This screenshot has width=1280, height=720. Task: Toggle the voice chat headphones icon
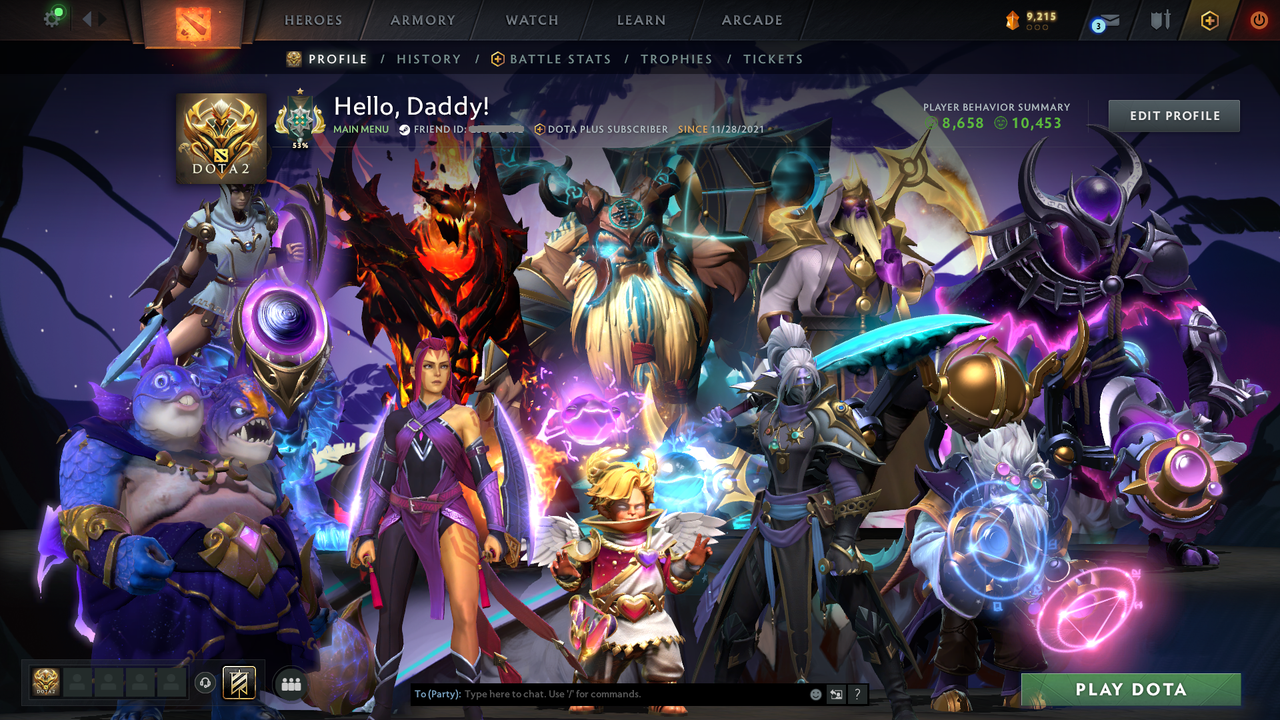(206, 683)
